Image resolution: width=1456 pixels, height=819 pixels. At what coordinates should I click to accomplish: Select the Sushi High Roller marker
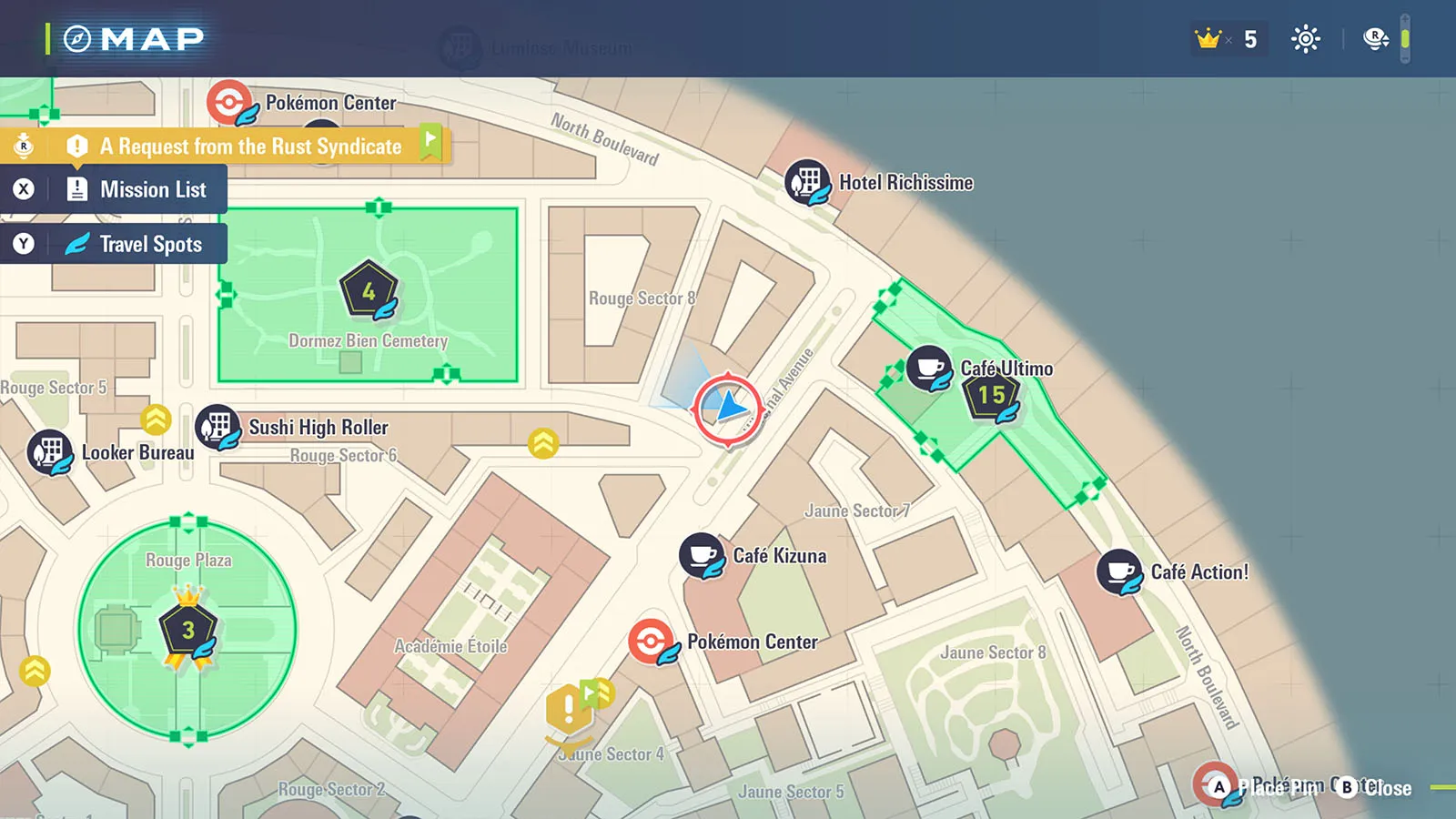218,427
